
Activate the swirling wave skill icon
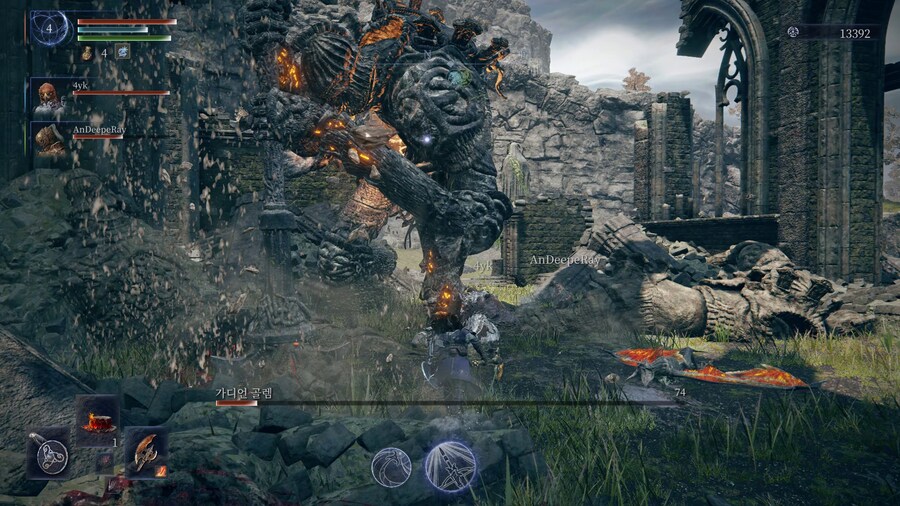coord(391,467)
